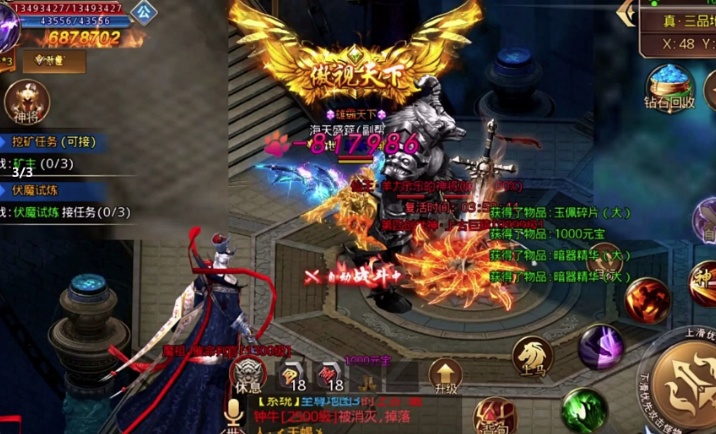716x434 pixels.
Task: Tap the 升级 level-up arrow button
Action: pyautogui.click(x=445, y=376)
